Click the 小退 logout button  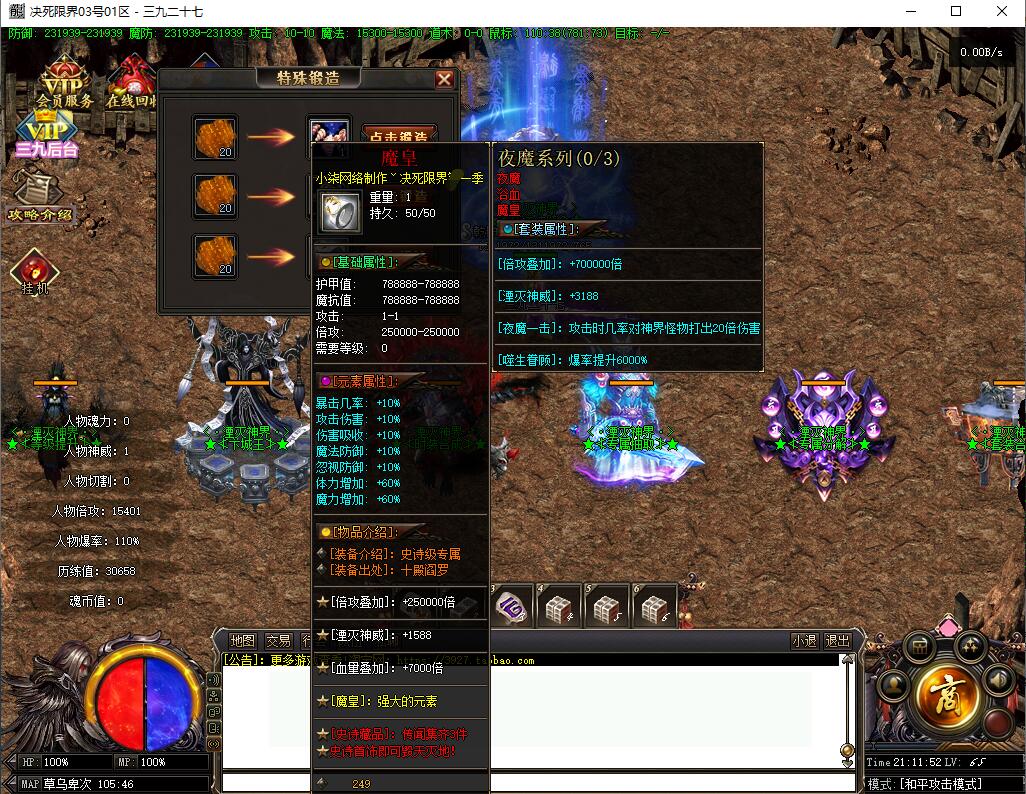(x=804, y=641)
